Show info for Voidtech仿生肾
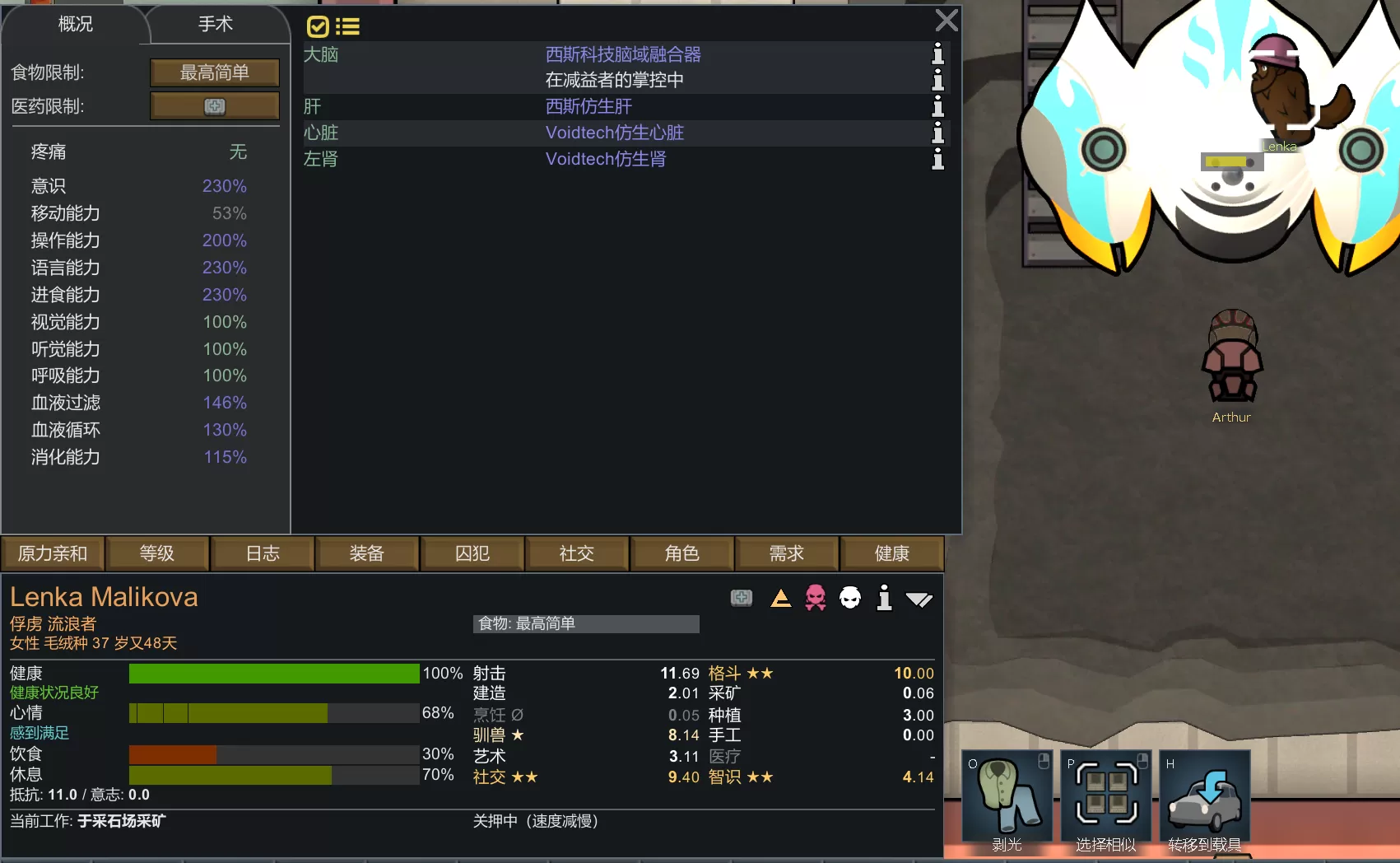Screen dimensions: 1400x863 937,159
